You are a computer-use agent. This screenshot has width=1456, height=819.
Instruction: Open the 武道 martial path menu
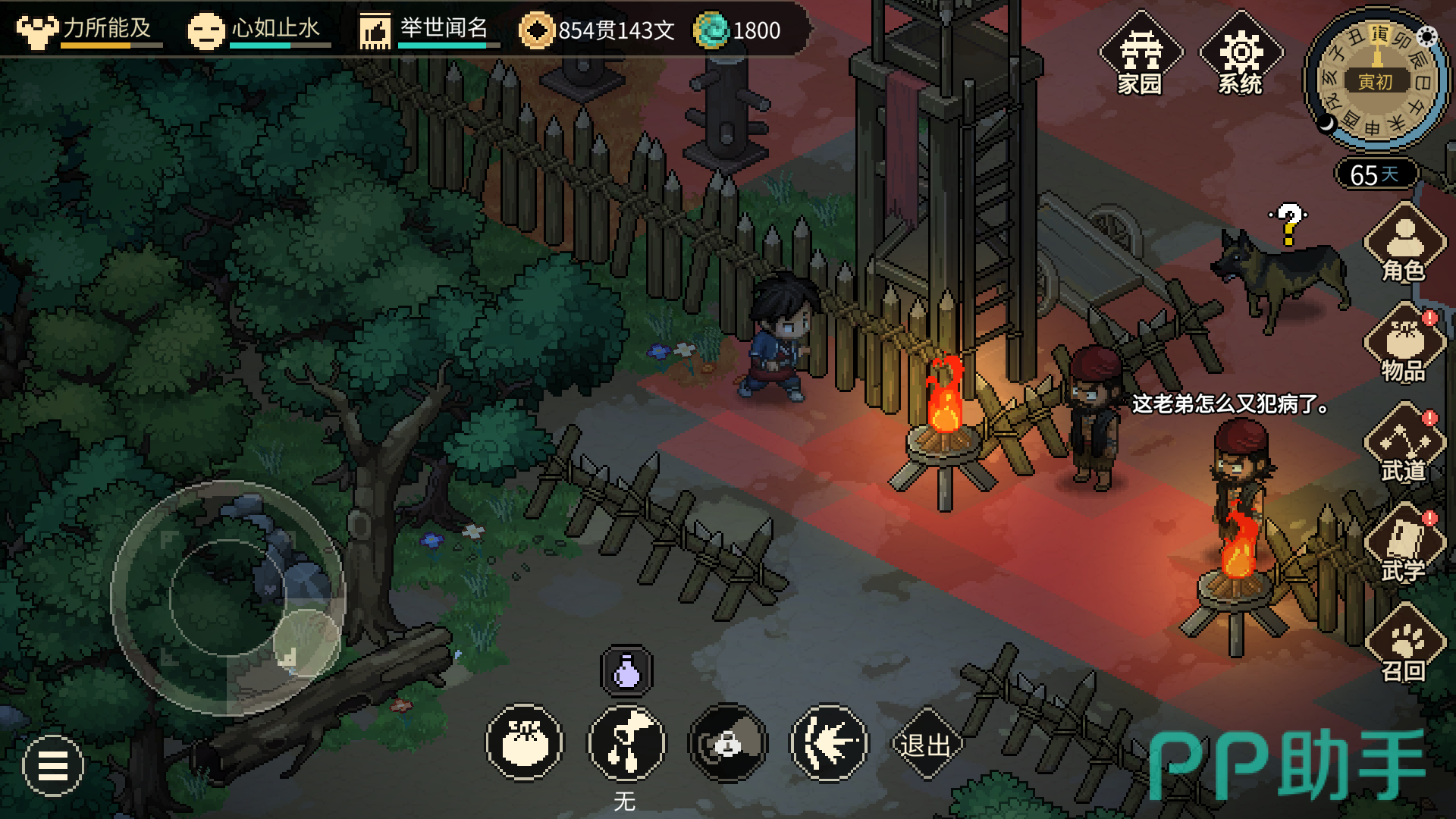(x=1404, y=444)
